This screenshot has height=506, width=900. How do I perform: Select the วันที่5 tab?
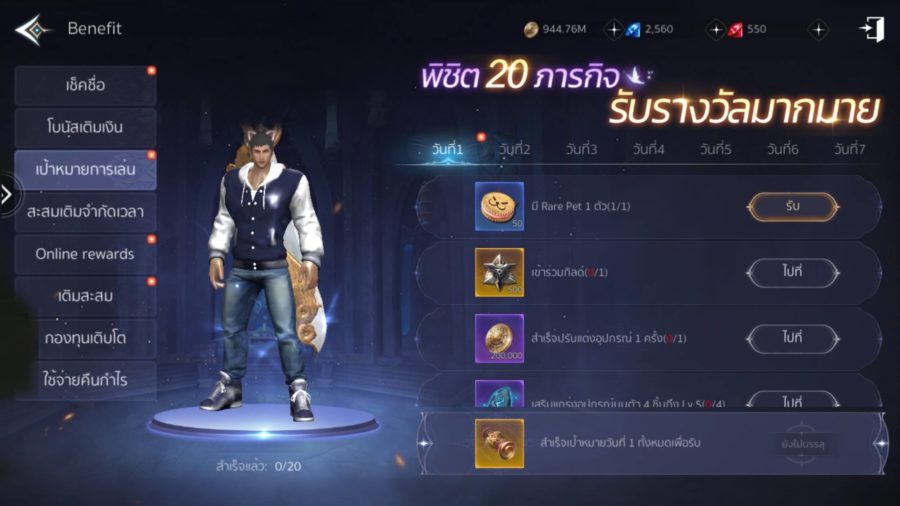click(x=715, y=150)
